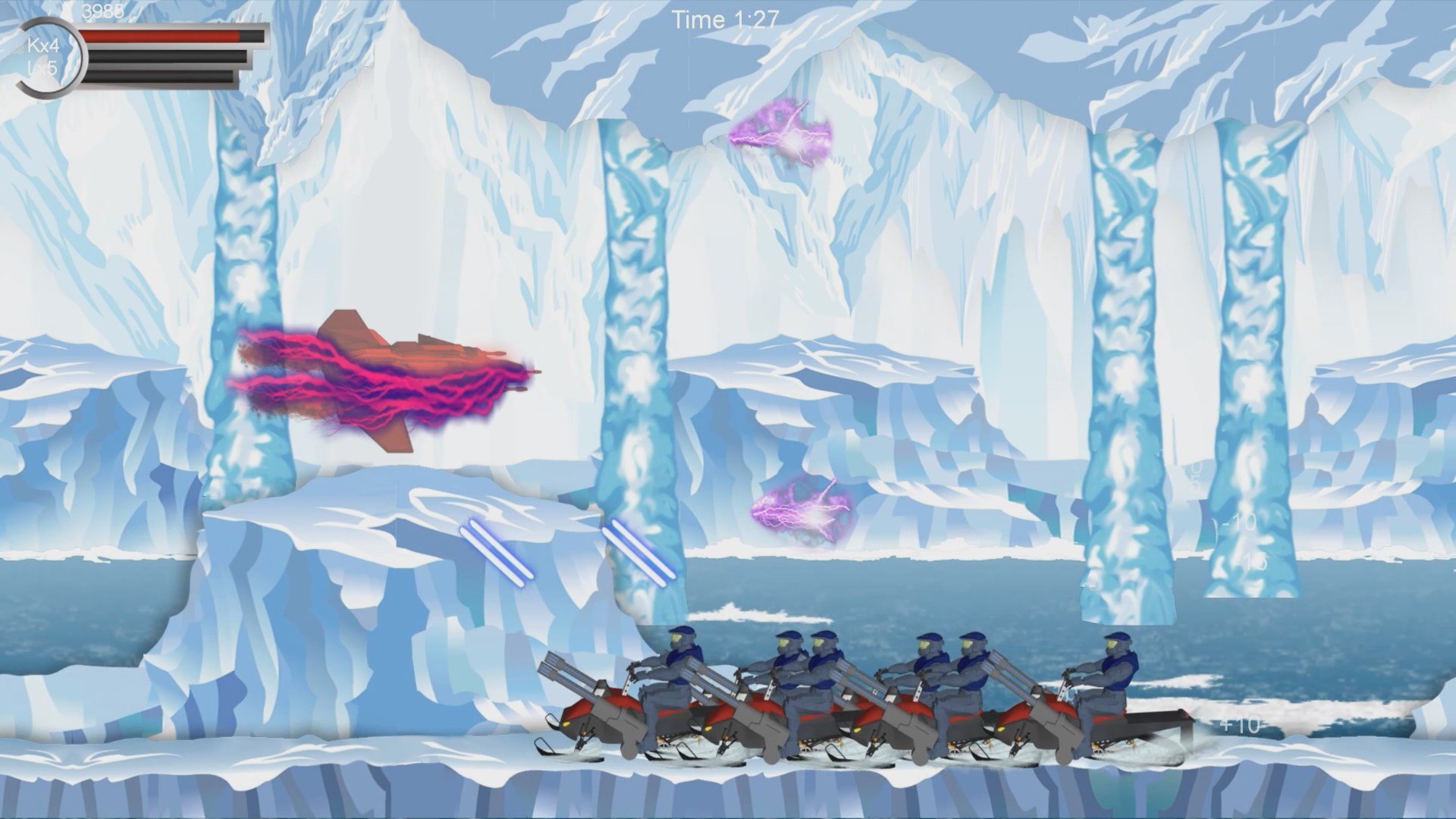Expand the +10 score popup near the snowmobiles
The width and height of the screenshot is (1456, 819).
click(1238, 724)
